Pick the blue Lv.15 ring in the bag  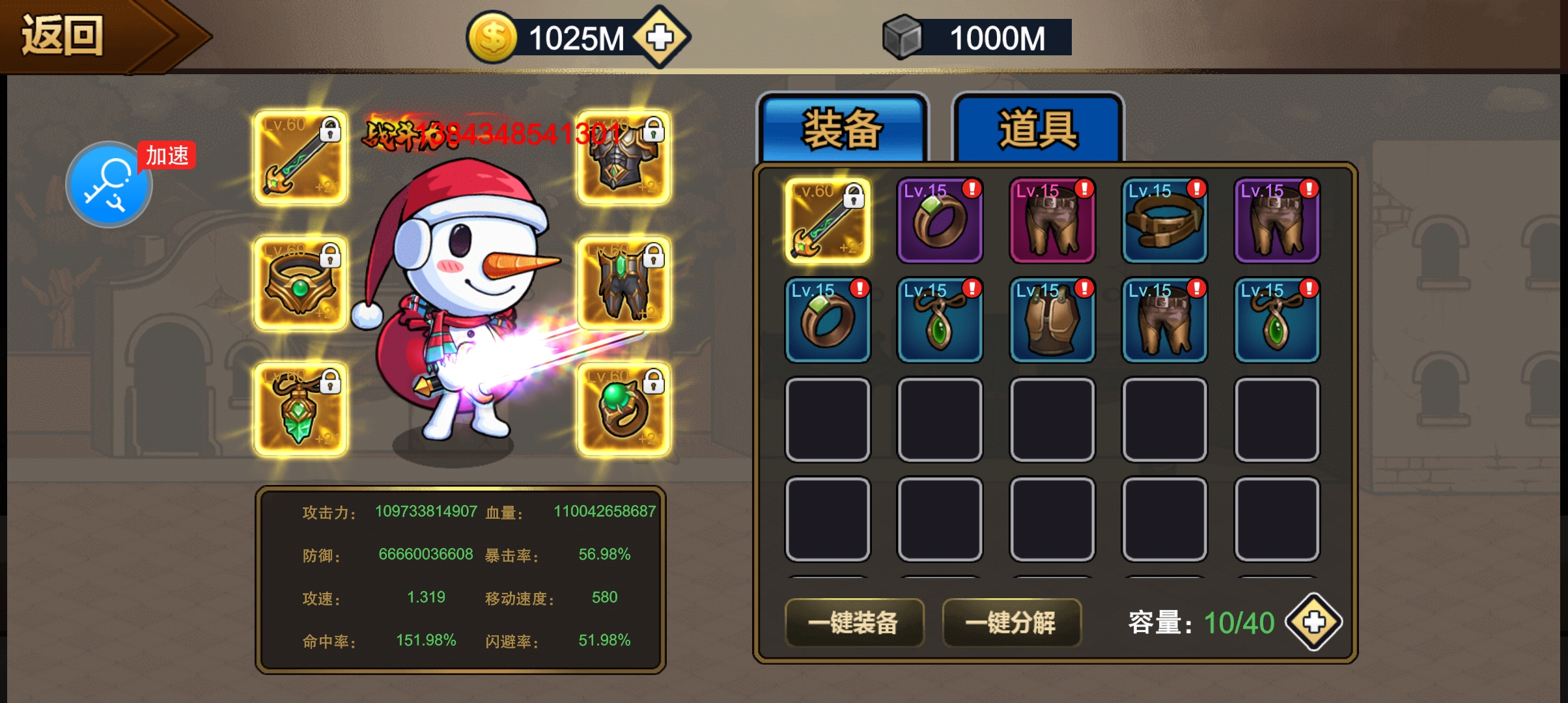click(x=828, y=320)
